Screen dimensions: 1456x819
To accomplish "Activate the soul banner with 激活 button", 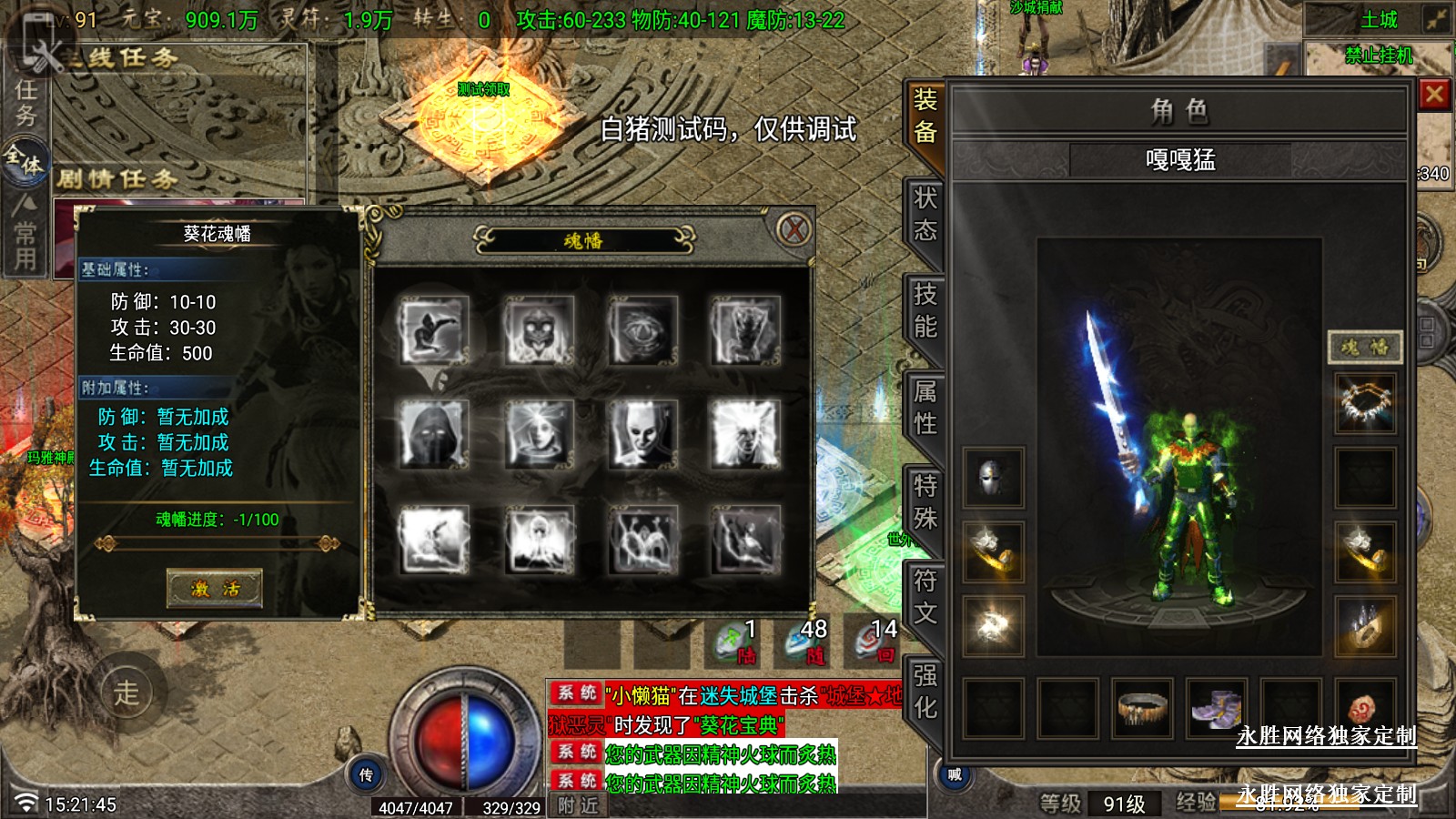I will click(x=215, y=589).
